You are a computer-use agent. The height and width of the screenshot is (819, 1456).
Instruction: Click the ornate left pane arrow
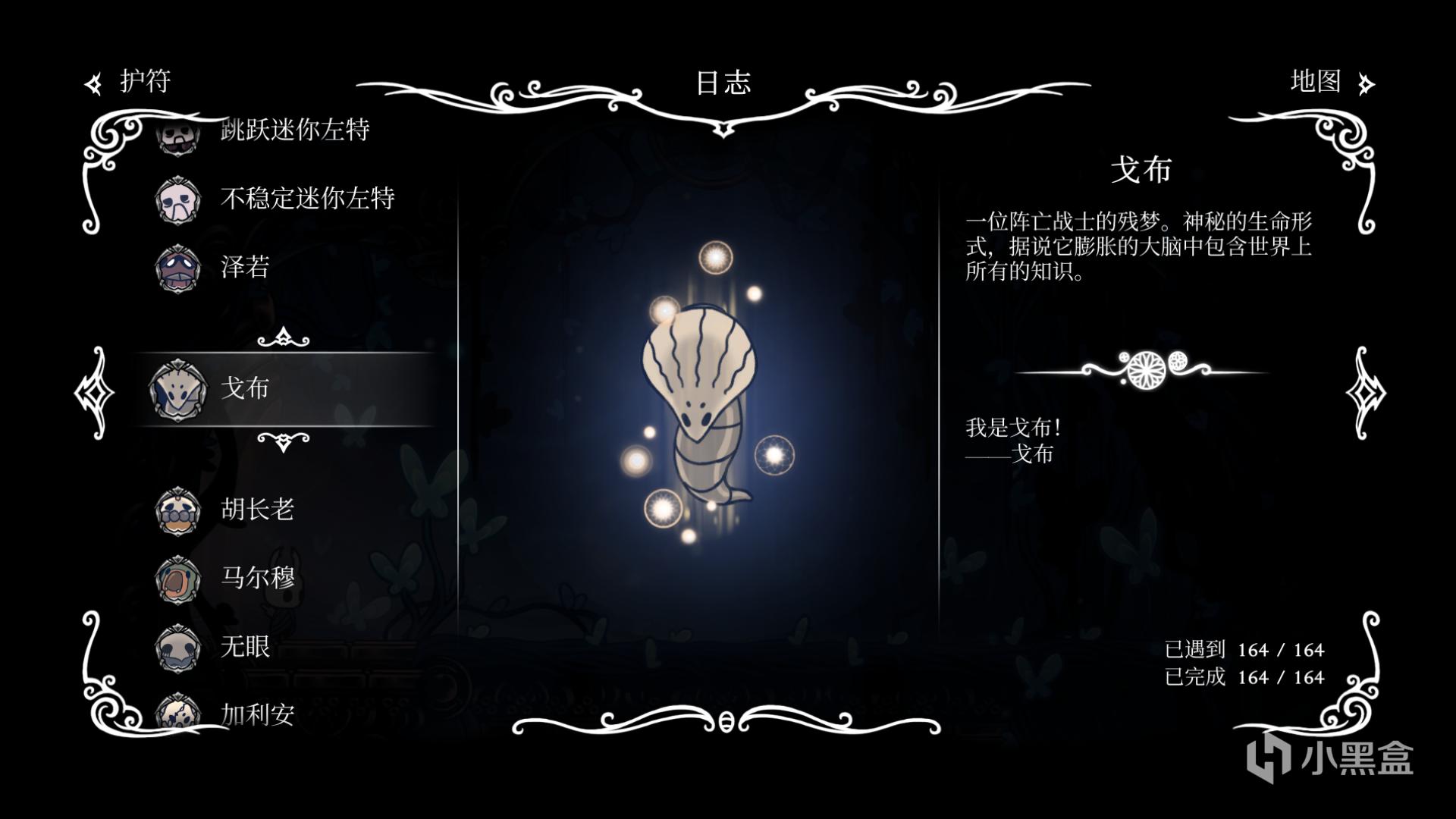coord(94,393)
